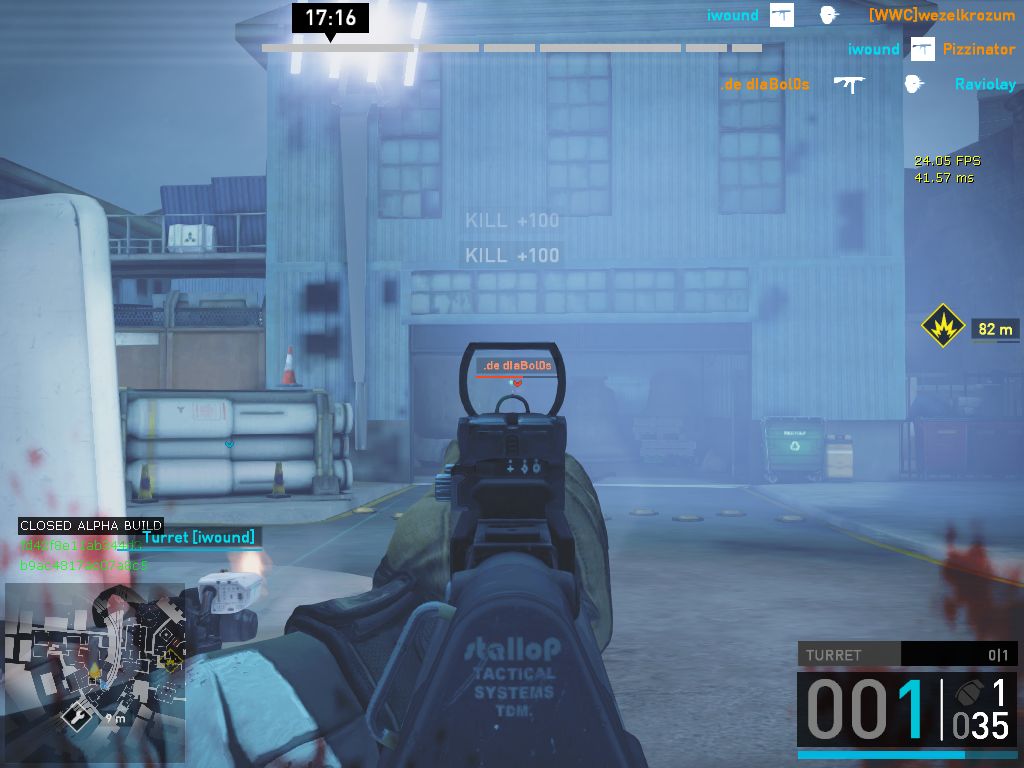Click the grenade icon beside the ammo count
The width and height of the screenshot is (1024, 768).
click(966, 693)
